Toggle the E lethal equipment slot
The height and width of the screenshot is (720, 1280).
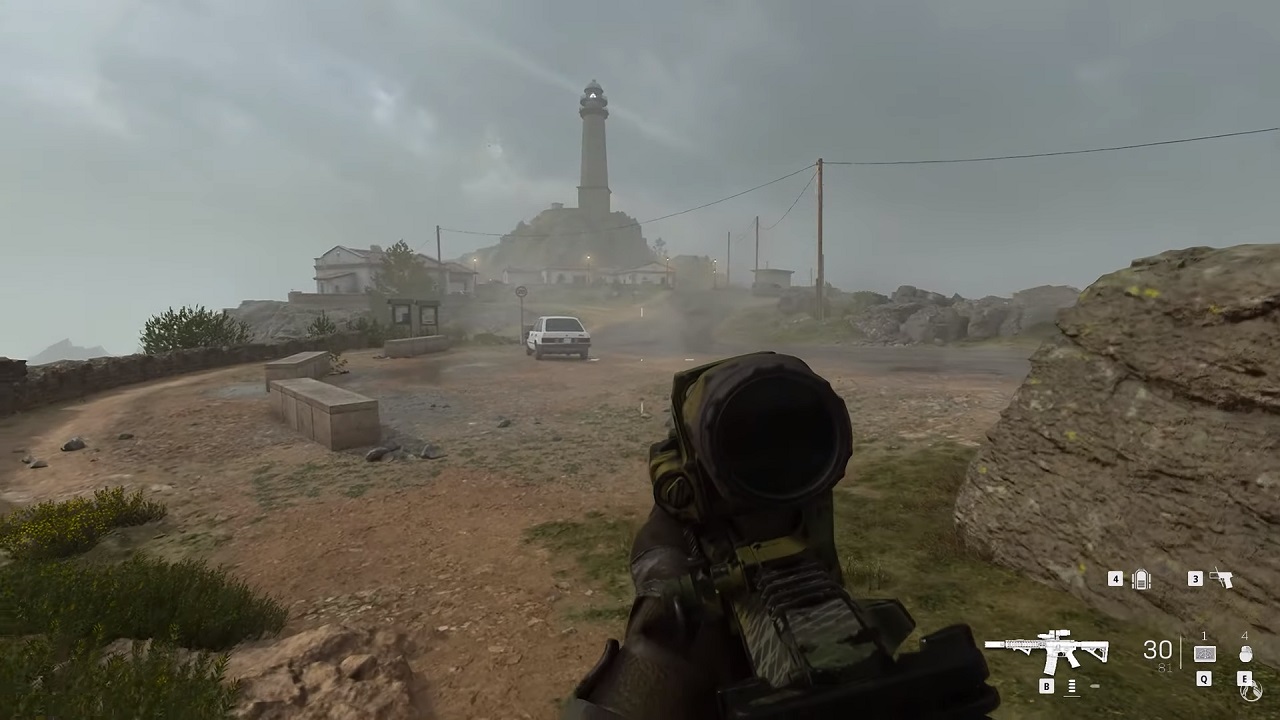coord(1244,679)
